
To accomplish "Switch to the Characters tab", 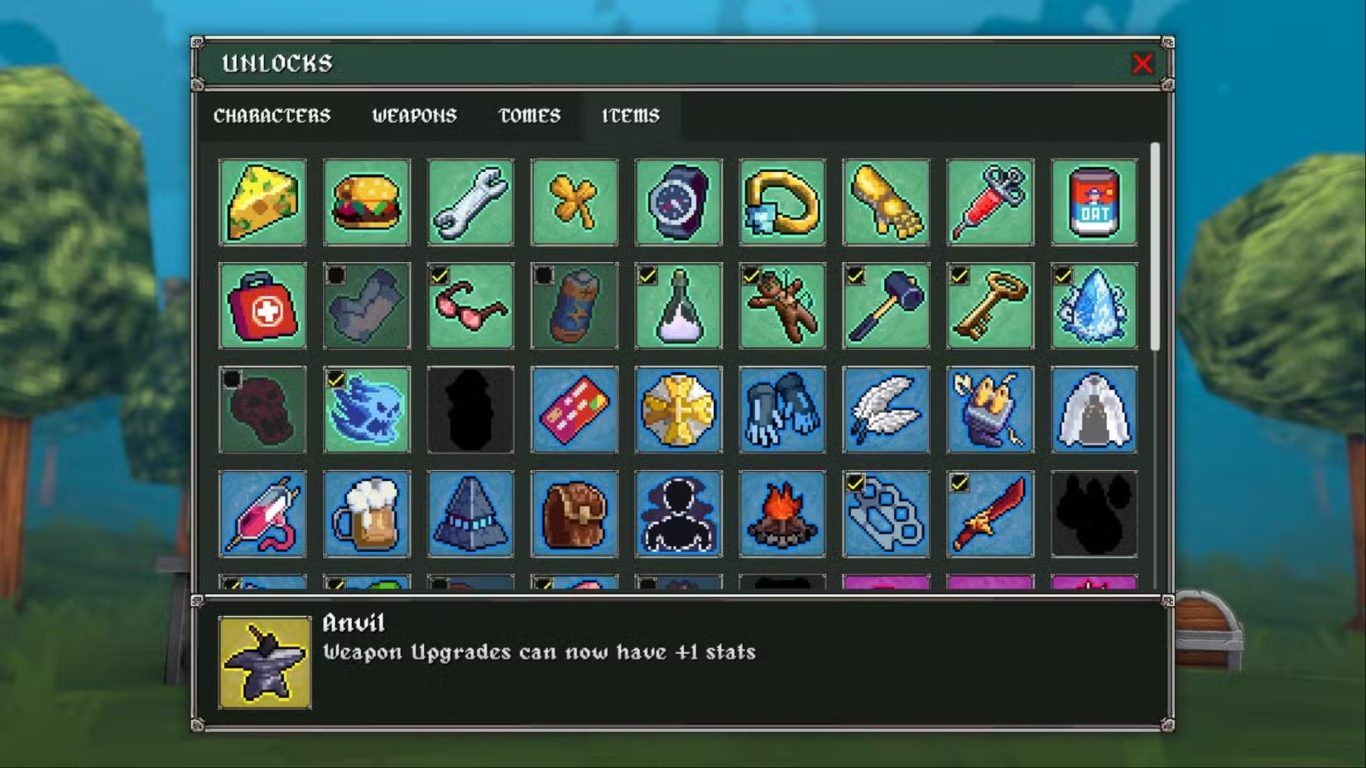I will pyautogui.click(x=272, y=116).
